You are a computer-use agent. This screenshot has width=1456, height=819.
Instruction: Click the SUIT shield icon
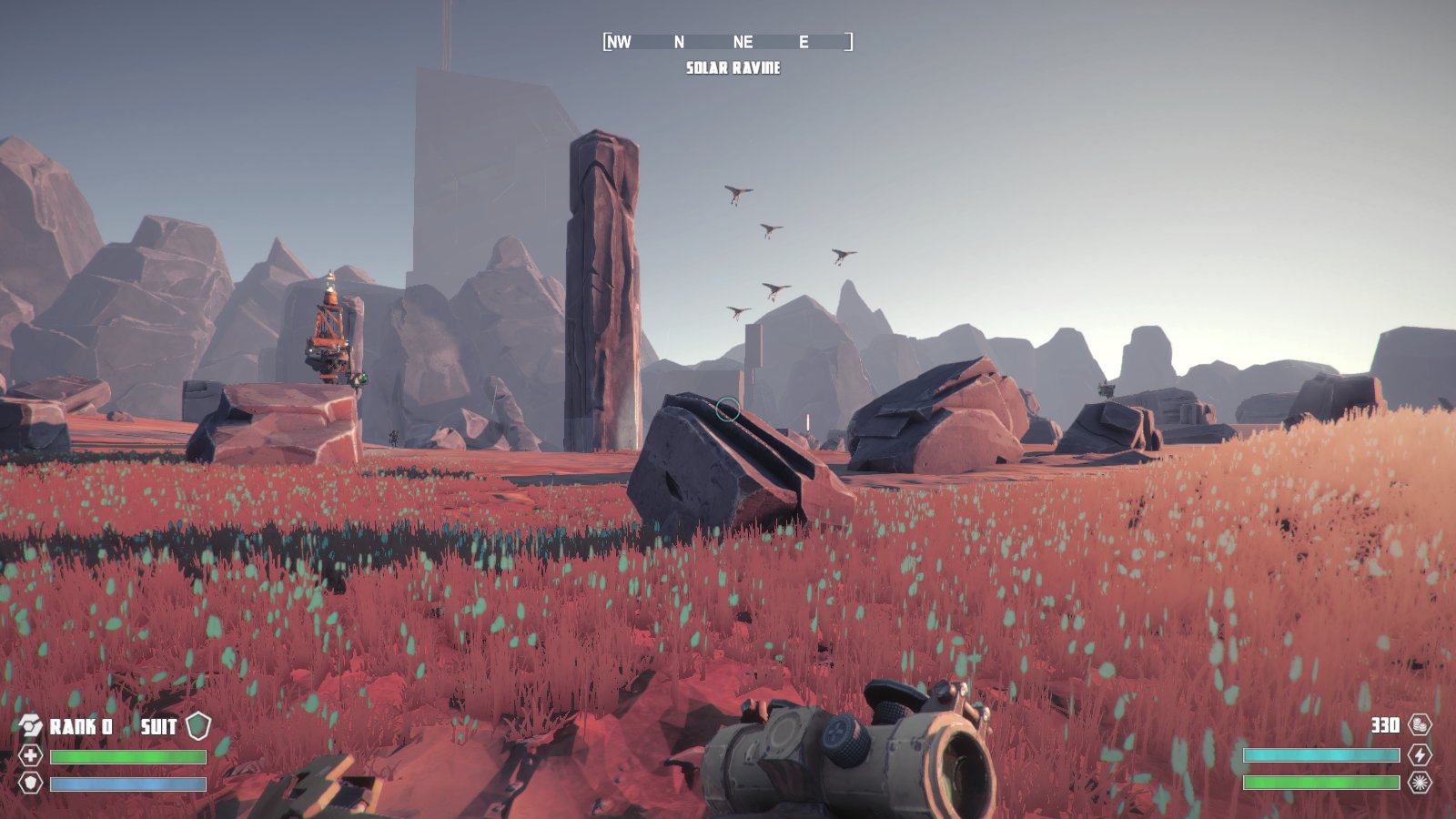pos(200,726)
